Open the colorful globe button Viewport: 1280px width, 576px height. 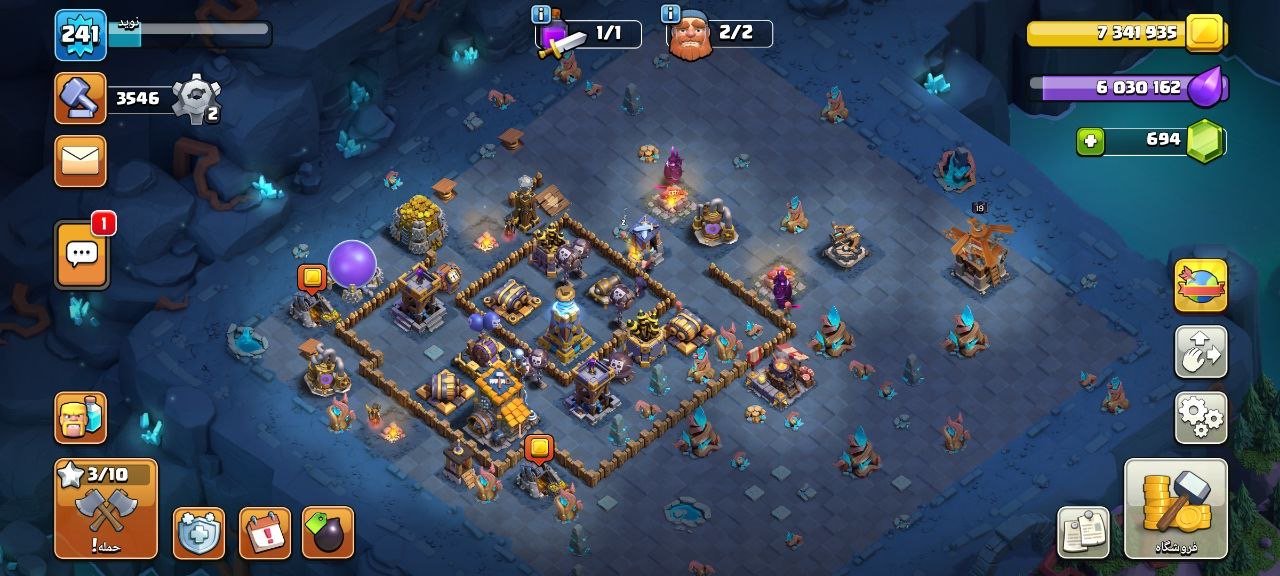[x=1200, y=285]
